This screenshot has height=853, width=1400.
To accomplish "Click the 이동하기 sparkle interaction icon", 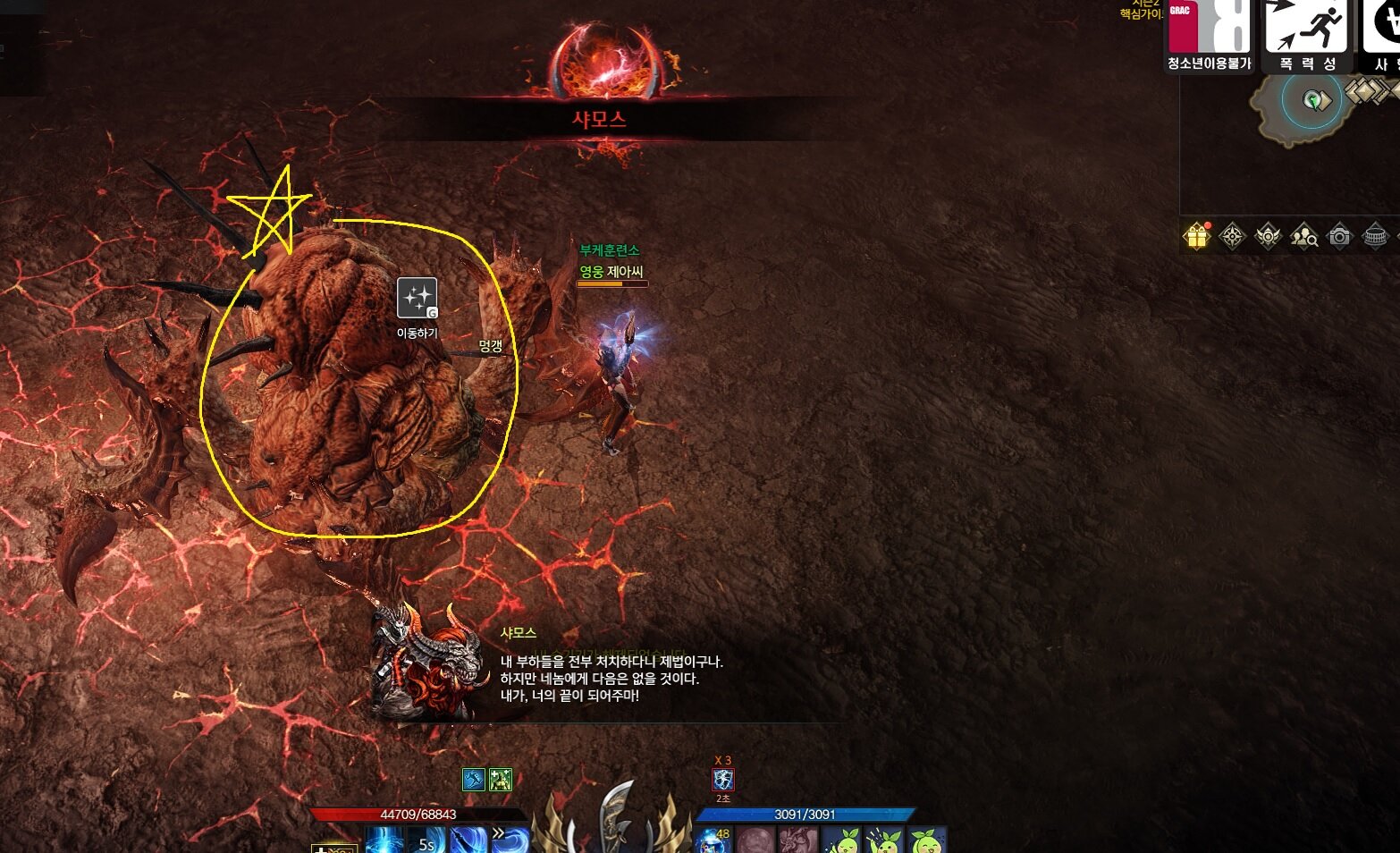I will 417,298.
